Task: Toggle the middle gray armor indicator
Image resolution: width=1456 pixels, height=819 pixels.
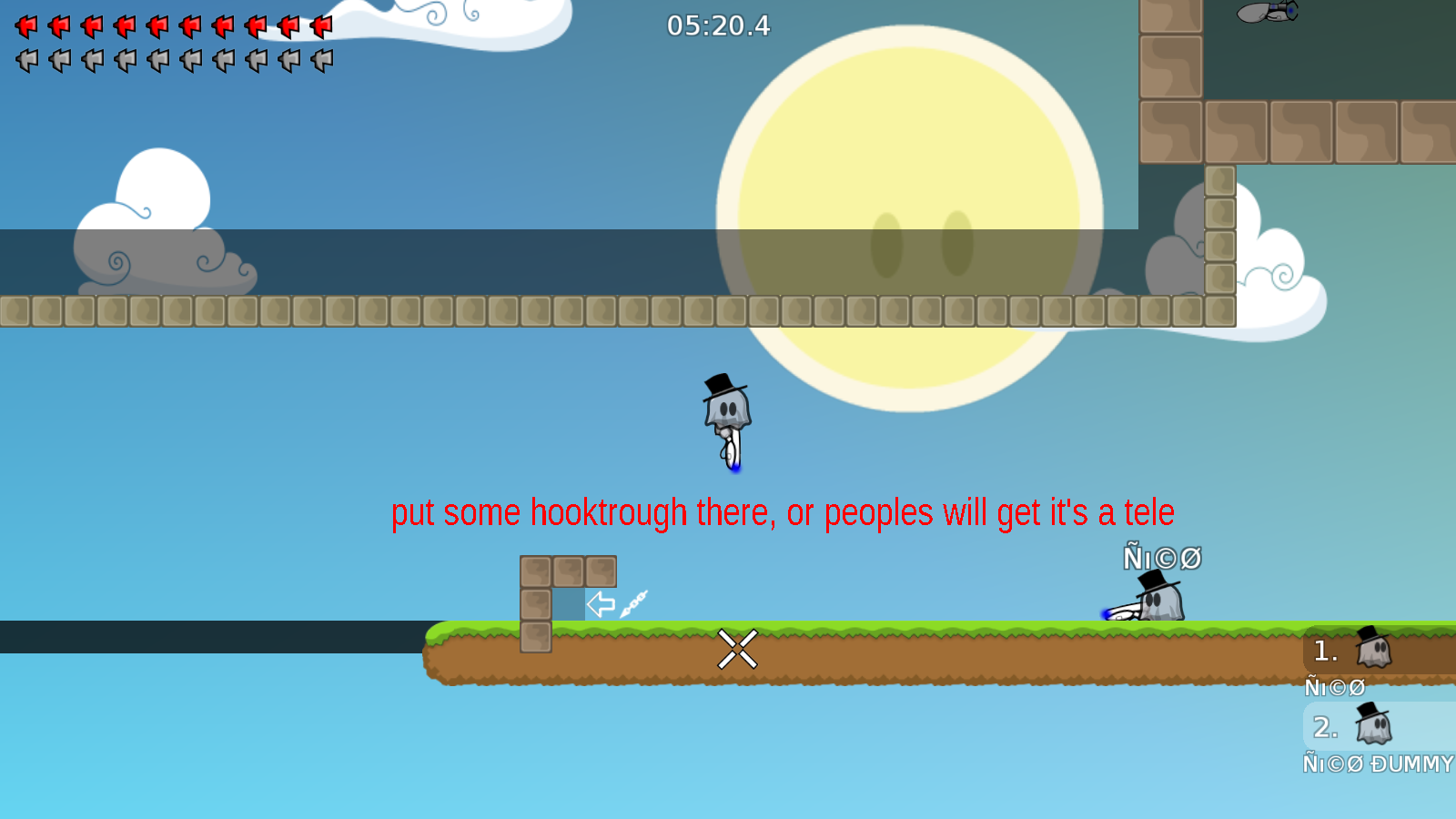Action: pos(157,59)
